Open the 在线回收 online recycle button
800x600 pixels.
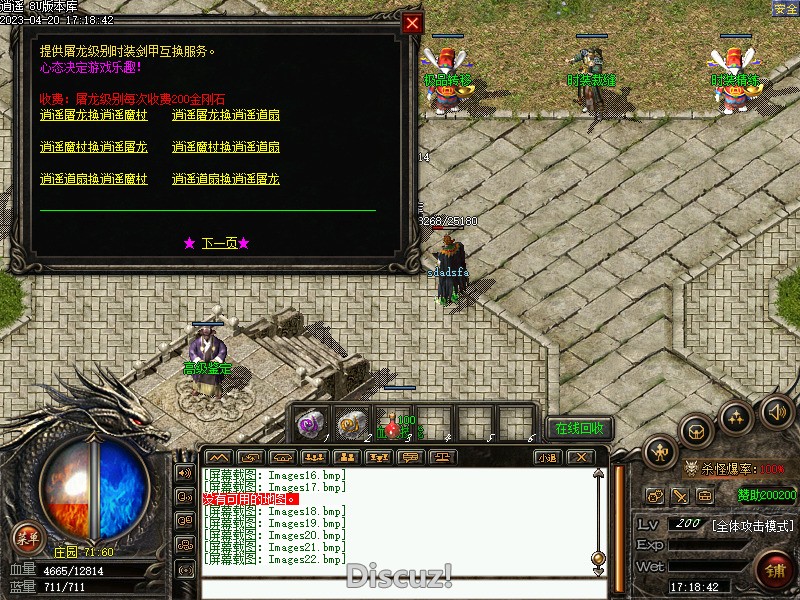click(580, 428)
